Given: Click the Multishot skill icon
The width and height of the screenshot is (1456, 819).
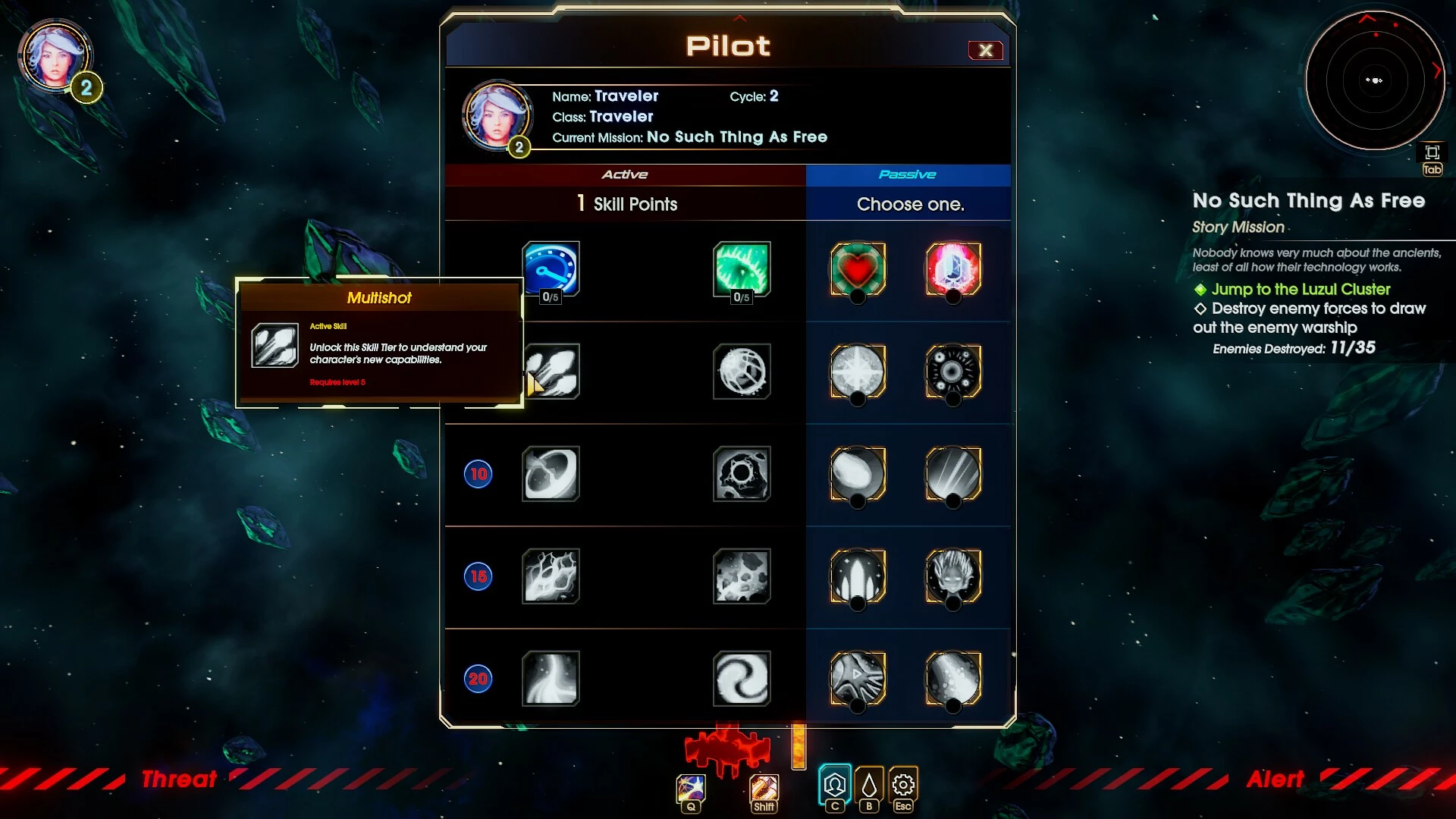Looking at the screenshot, I should click(551, 372).
